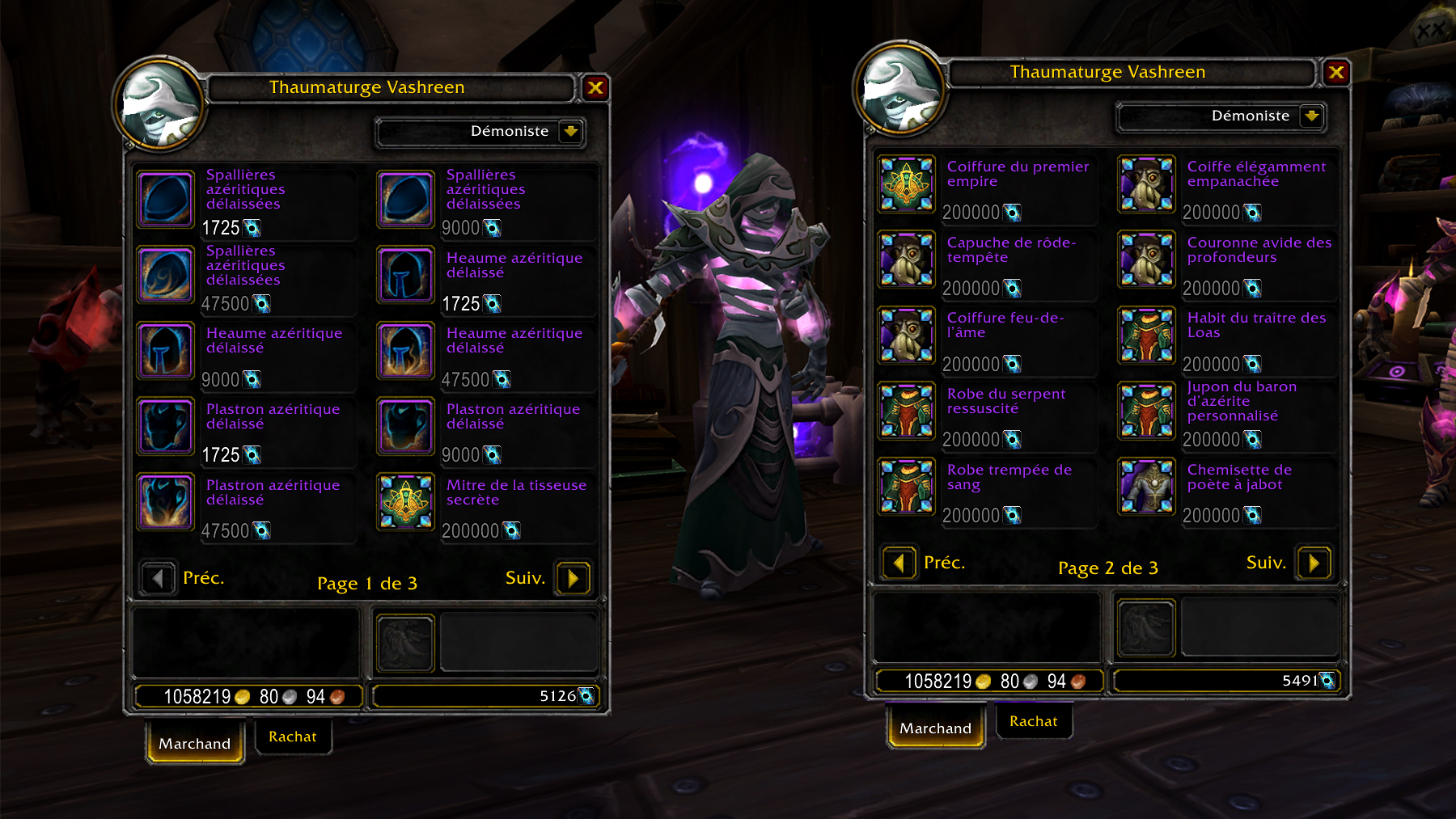Open Démoniste dropdown above the Spallières list
The width and height of the screenshot is (1456, 819).
(571, 131)
